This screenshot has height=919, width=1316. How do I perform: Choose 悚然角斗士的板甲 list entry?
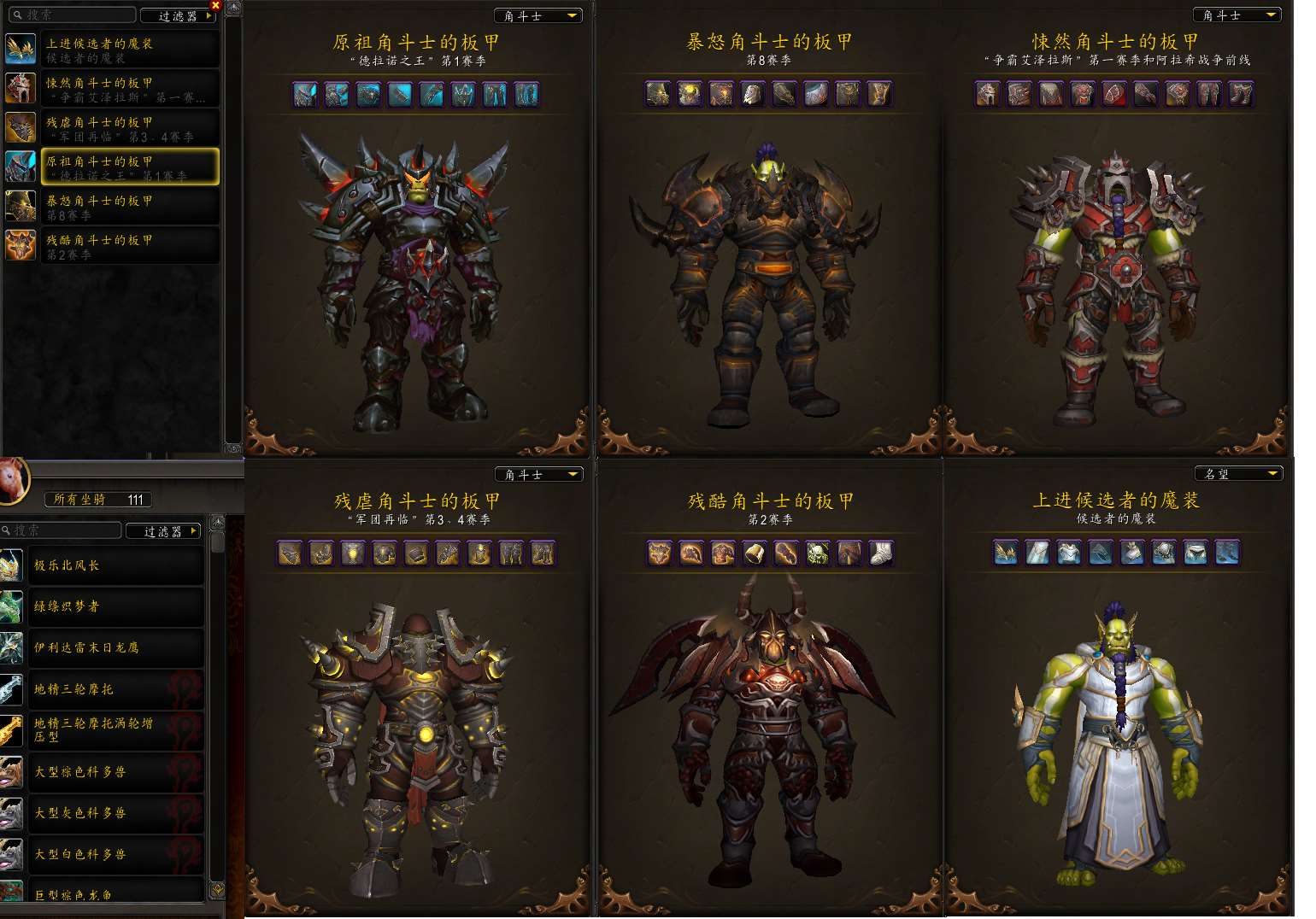pos(128,89)
